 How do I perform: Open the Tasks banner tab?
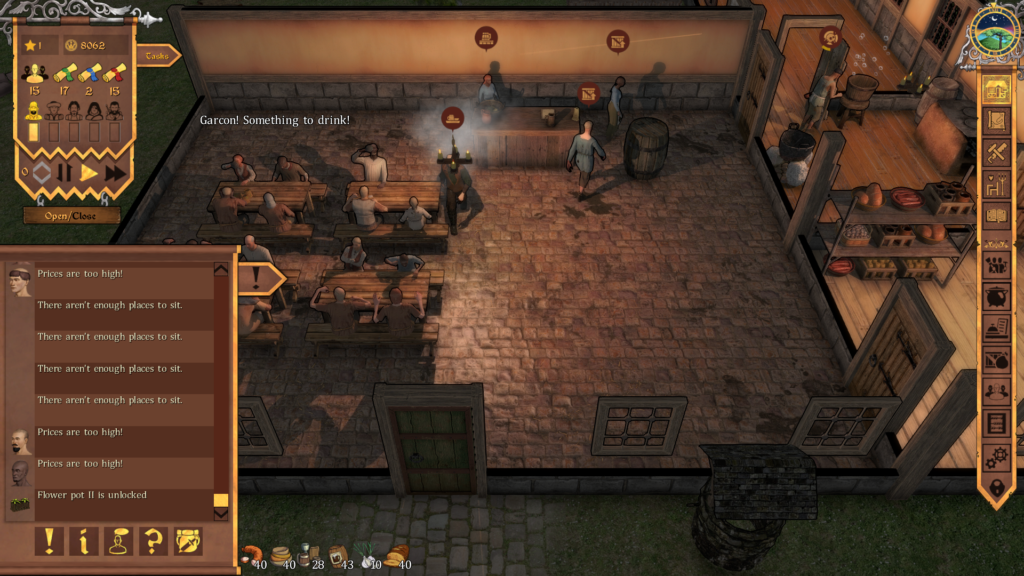click(x=157, y=56)
